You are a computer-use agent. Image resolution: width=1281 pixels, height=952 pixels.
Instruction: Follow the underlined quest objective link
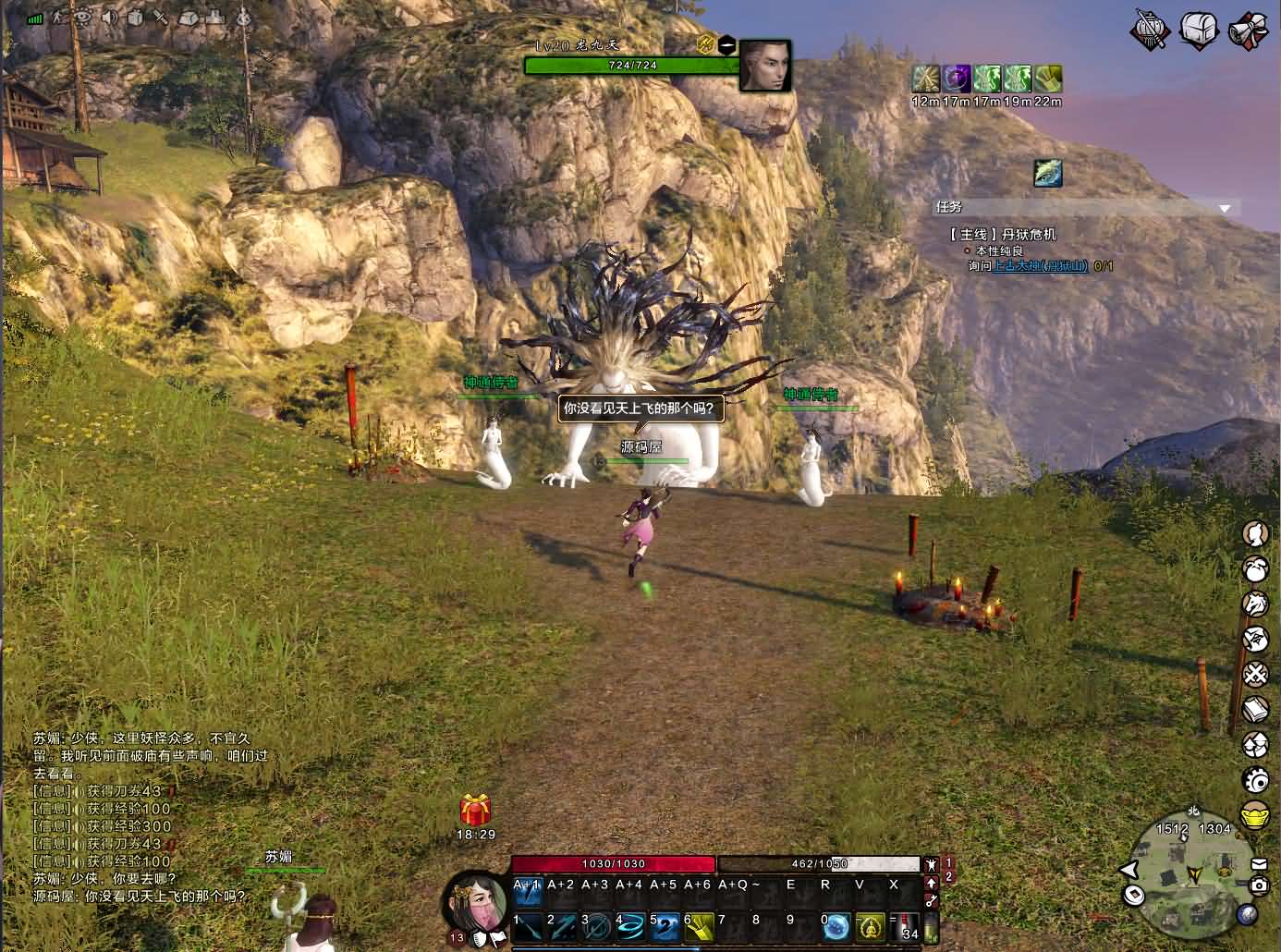tap(1041, 266)
